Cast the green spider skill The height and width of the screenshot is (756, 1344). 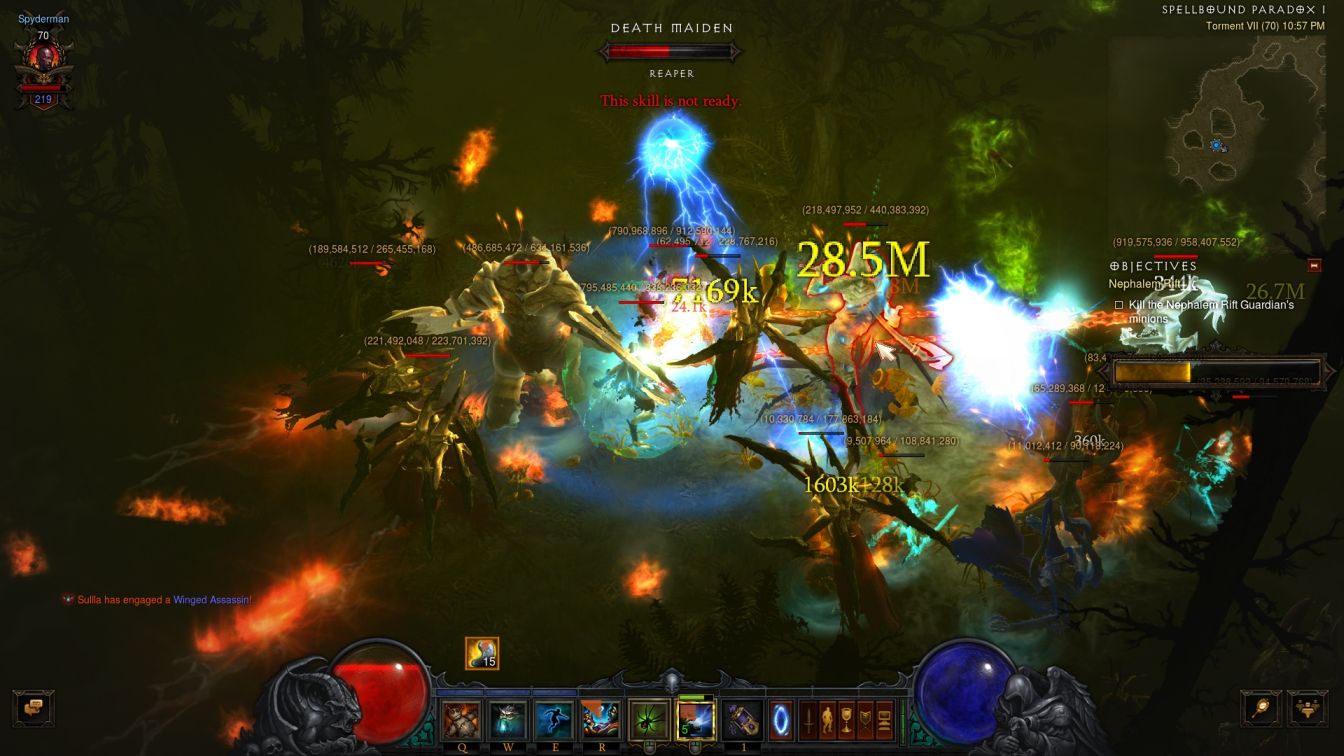point(648,720)
